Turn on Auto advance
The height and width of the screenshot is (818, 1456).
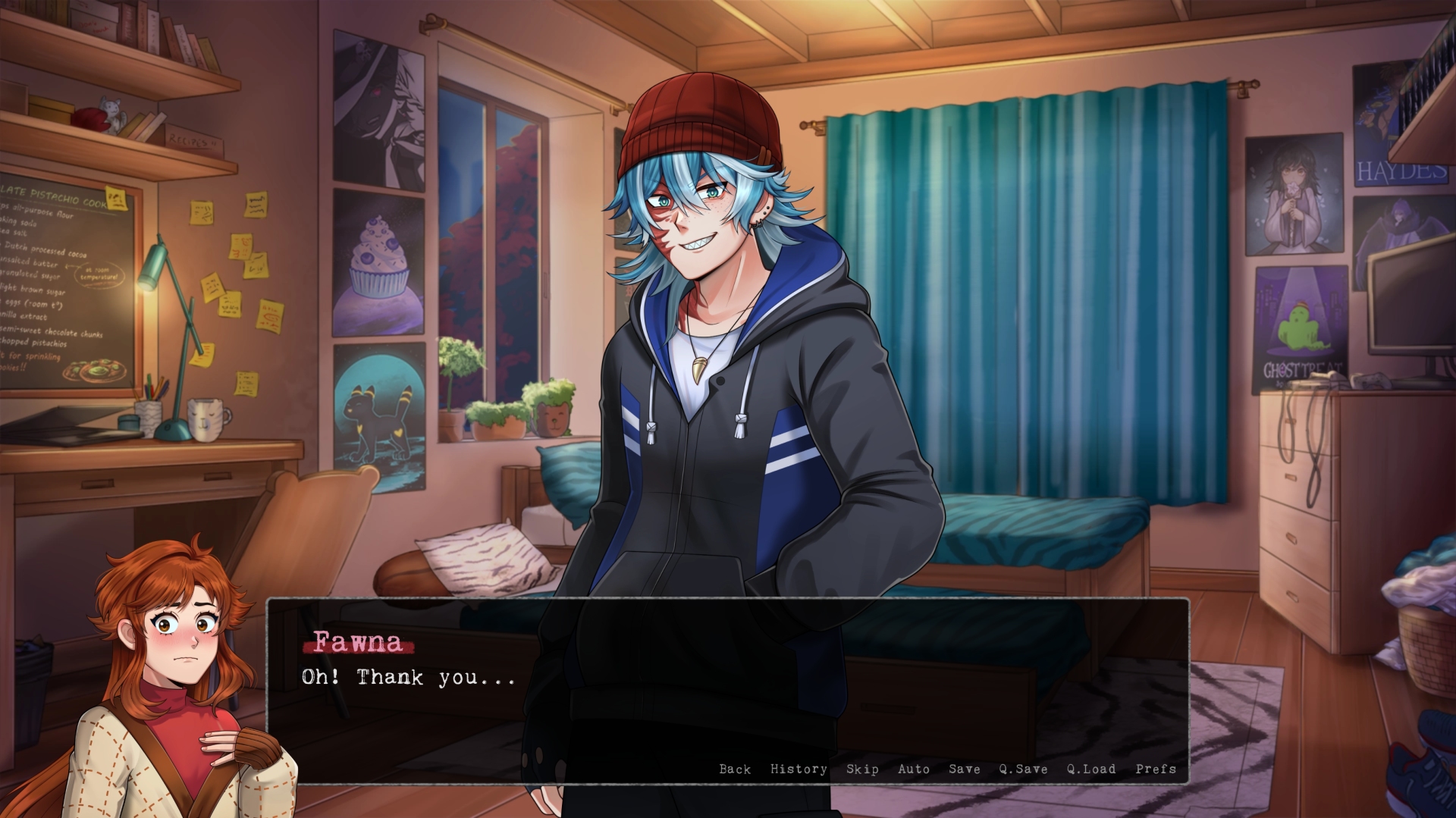(913, 769)
